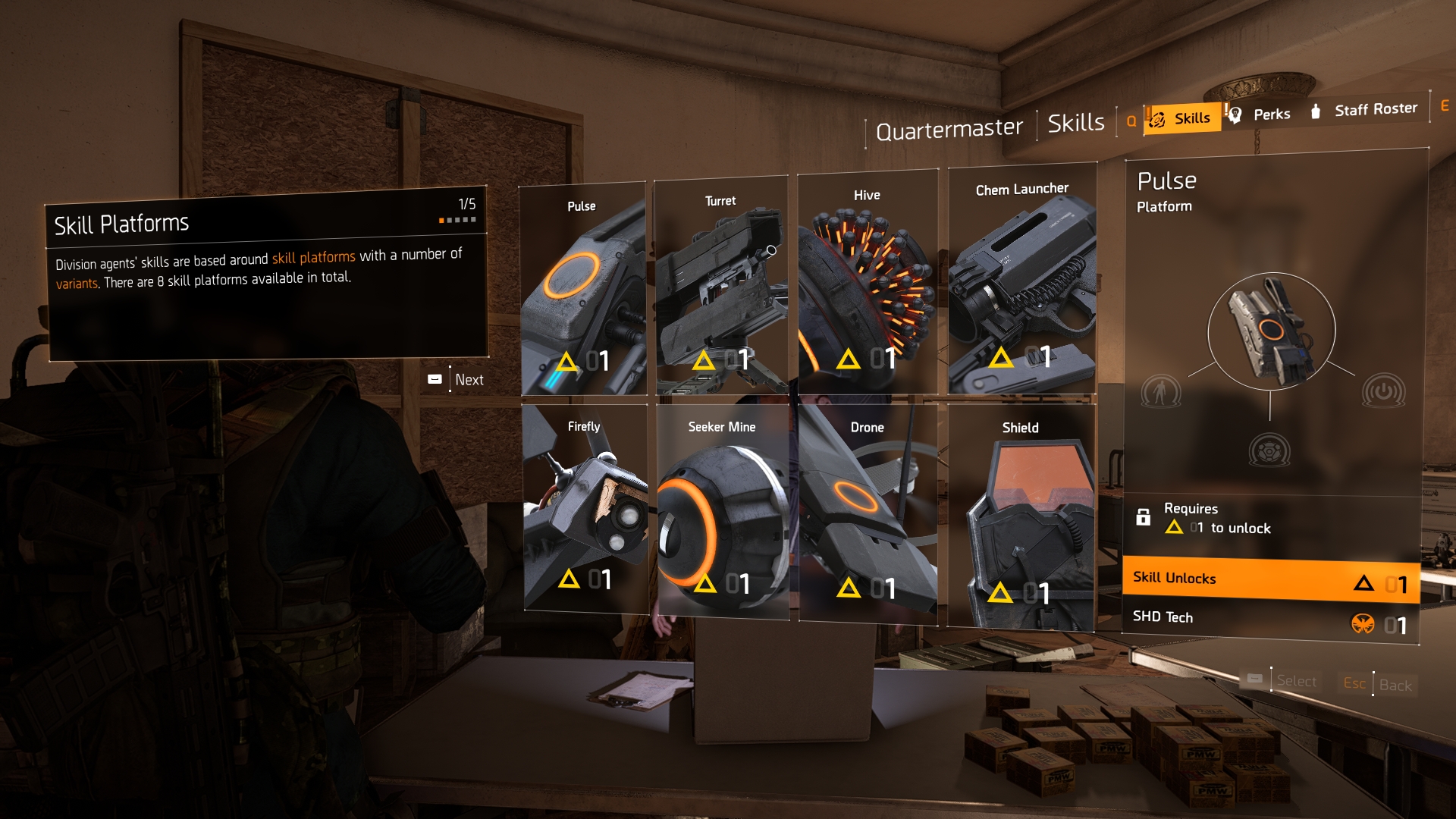The width and height of the screenshot is (1456, 819).
Task: Select the Firefly skill platform
Action: (x=584, y=508)
